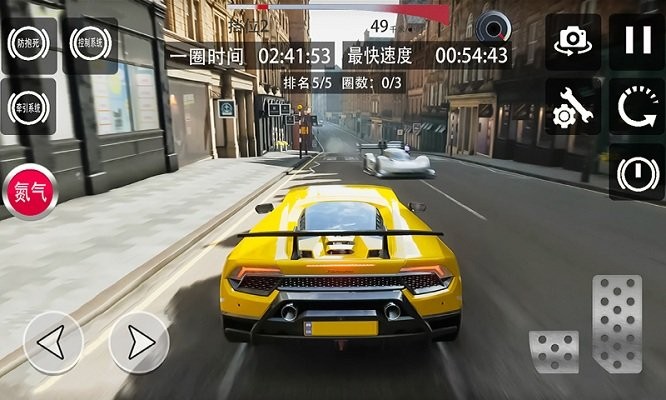Toggle the 控制系统 control system button
The width and height of the screenshot is (666, 400).
pyautogui.click(x=90, y=45)
